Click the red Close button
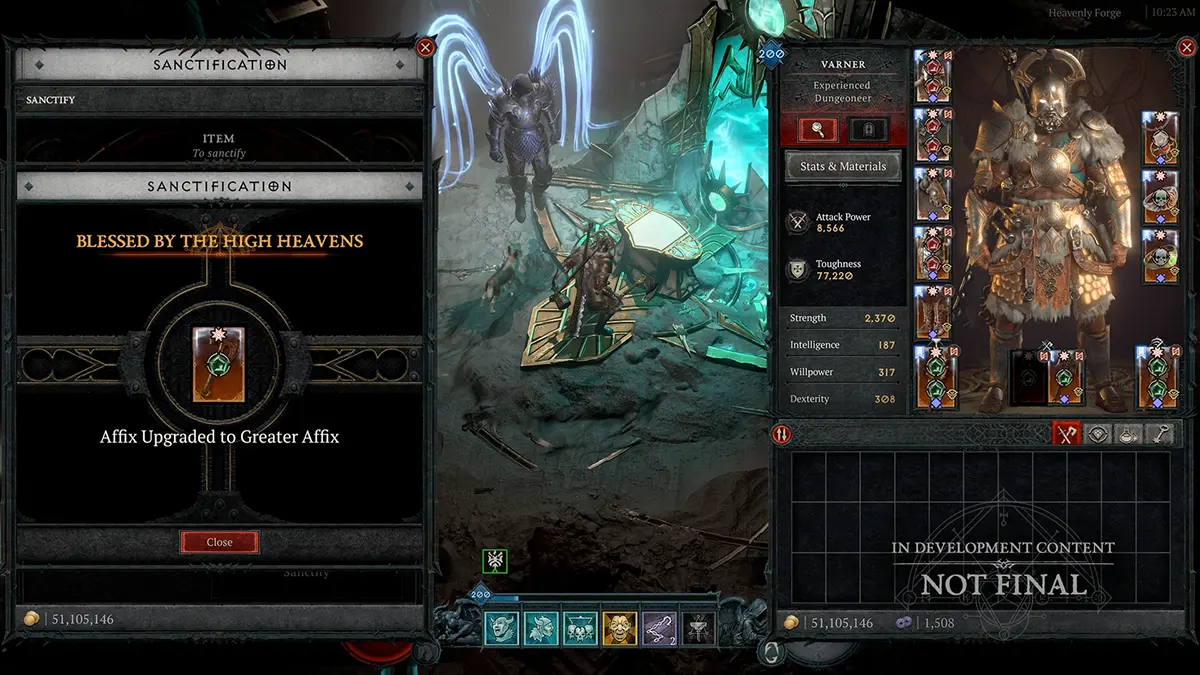 coord(219,542)
